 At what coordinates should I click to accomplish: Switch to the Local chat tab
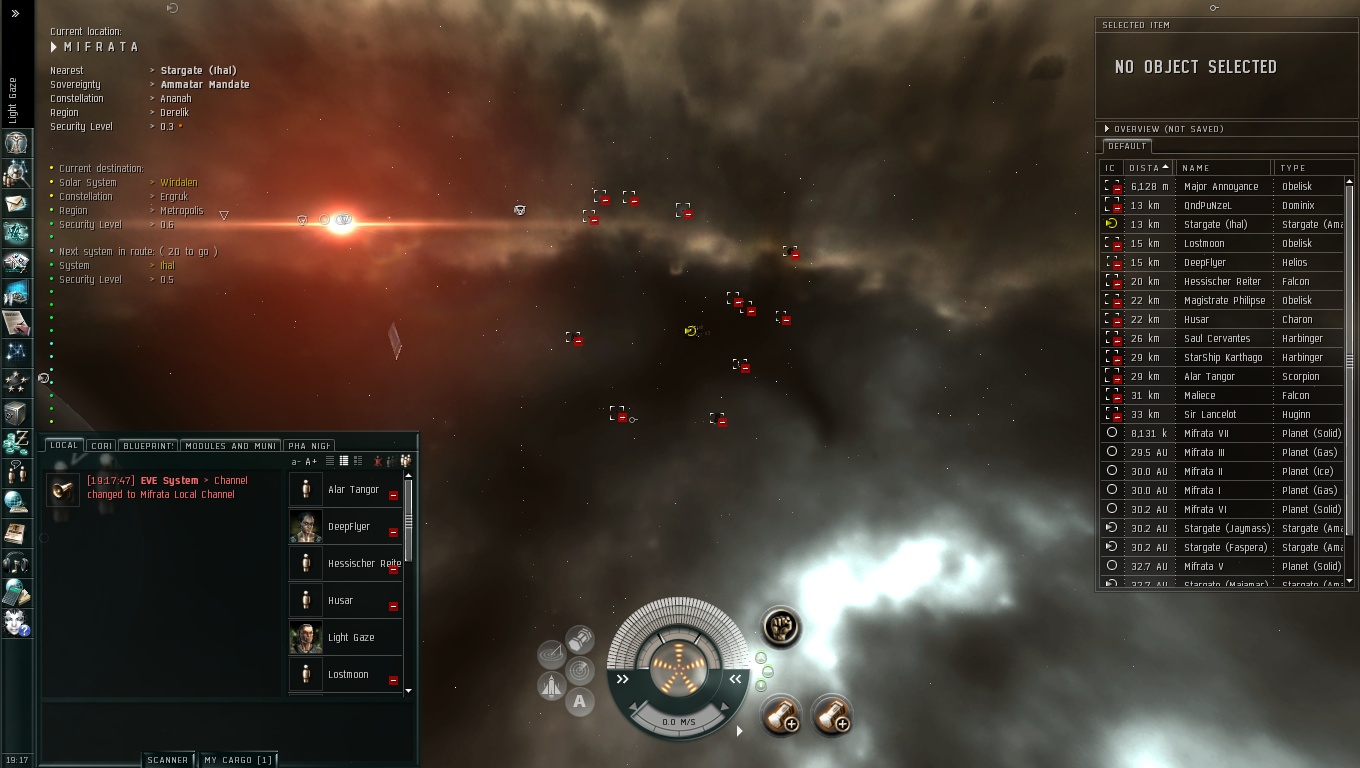[x=64, y=446]
